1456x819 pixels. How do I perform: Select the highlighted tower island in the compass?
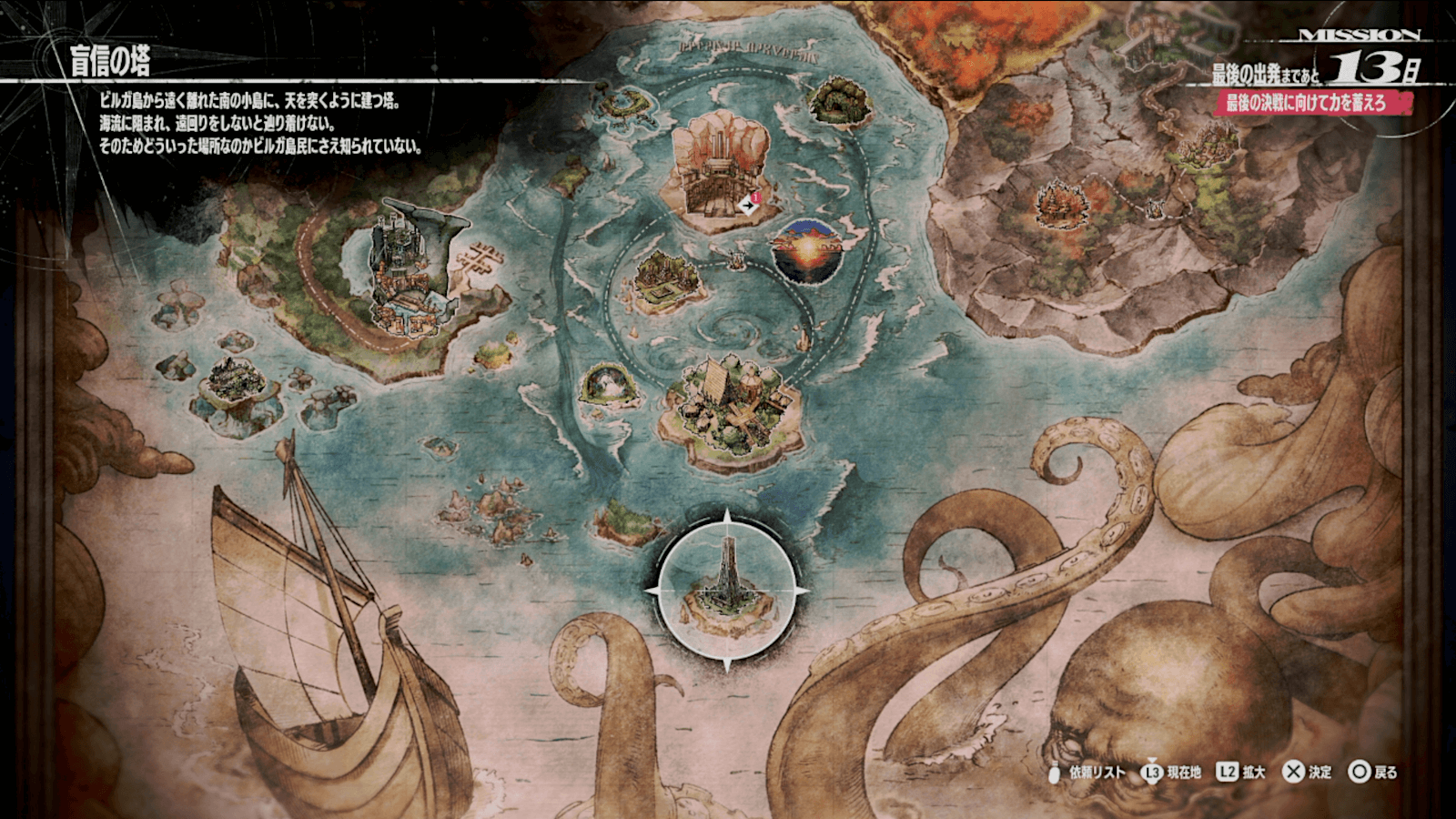tap(726, 593)
